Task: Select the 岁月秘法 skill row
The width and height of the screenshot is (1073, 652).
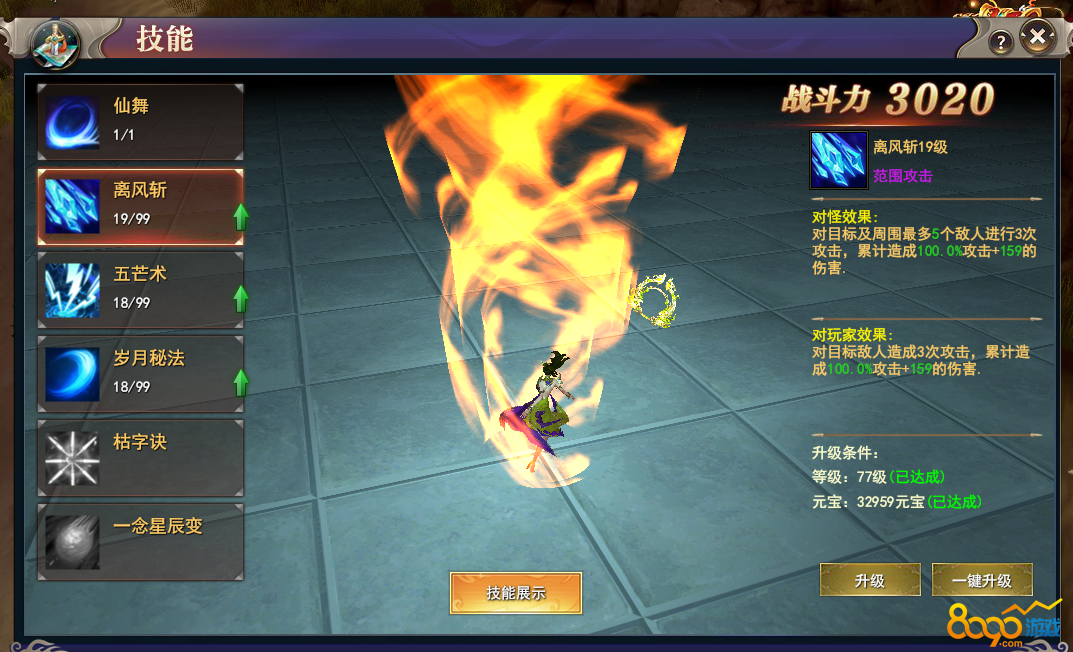Action: click(140, 374)
